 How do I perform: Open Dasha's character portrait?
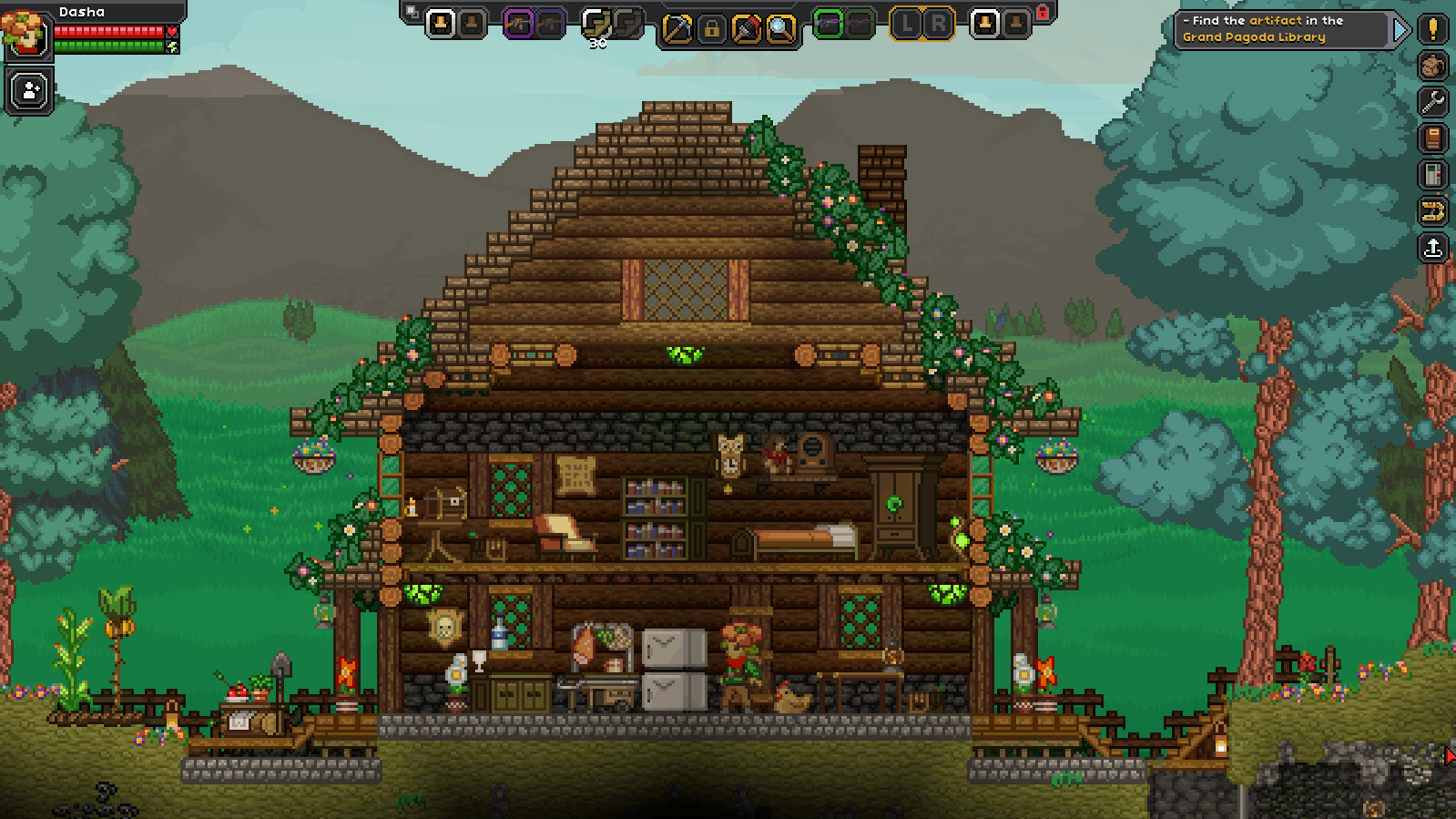[x=25, y=33]
